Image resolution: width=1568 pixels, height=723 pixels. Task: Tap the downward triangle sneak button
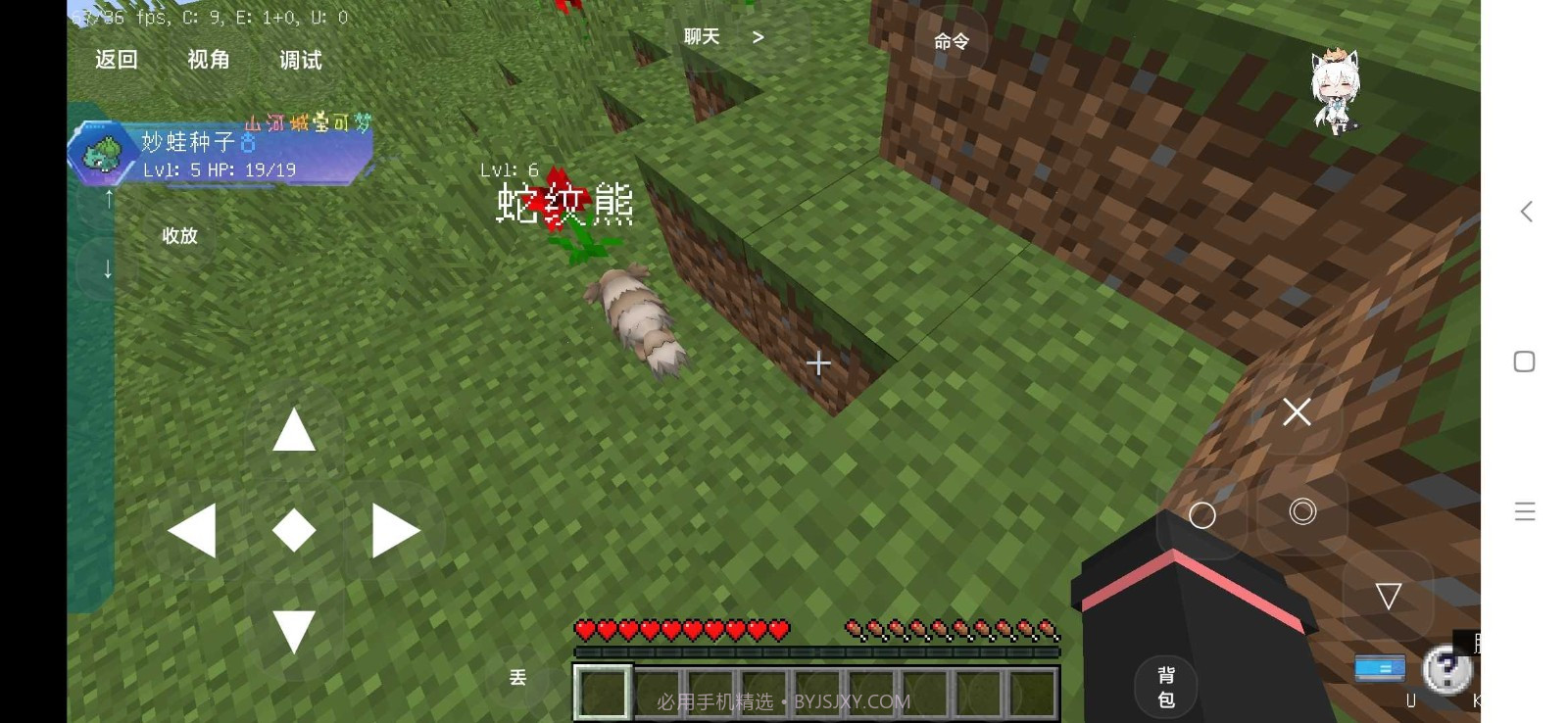click(x=1388, y=596)
